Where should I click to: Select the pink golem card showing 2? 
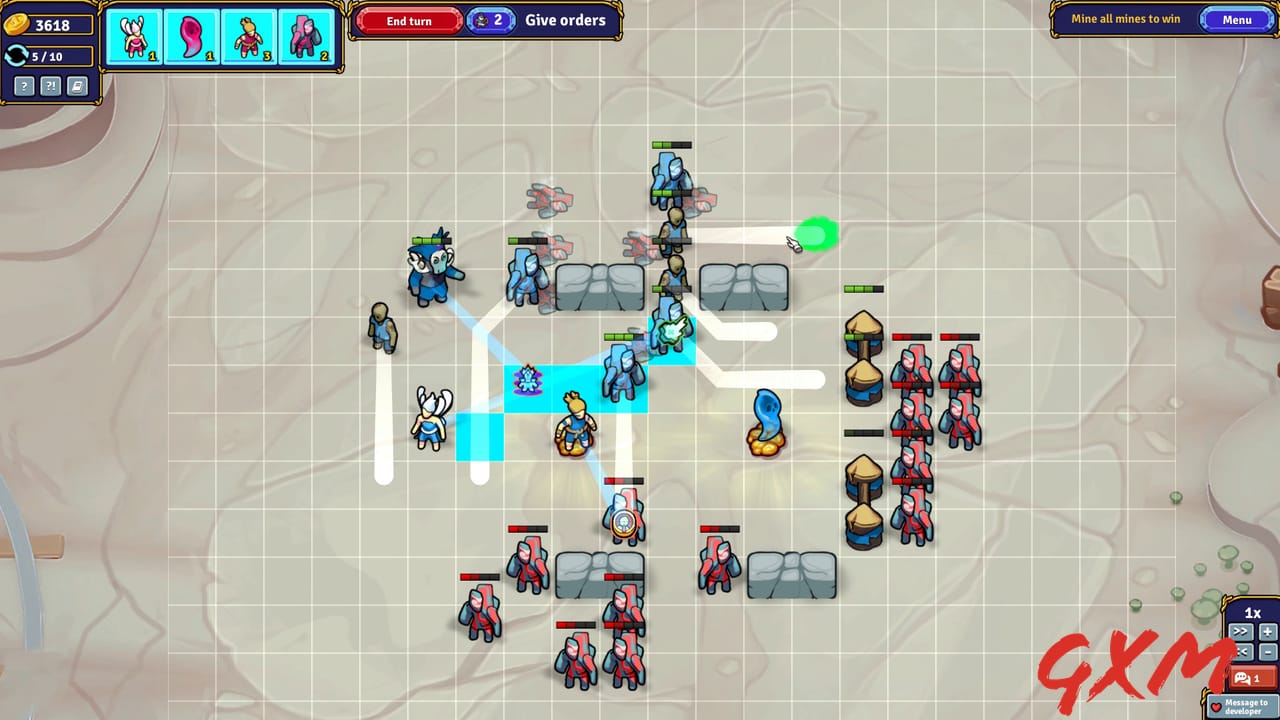[308, 37]
